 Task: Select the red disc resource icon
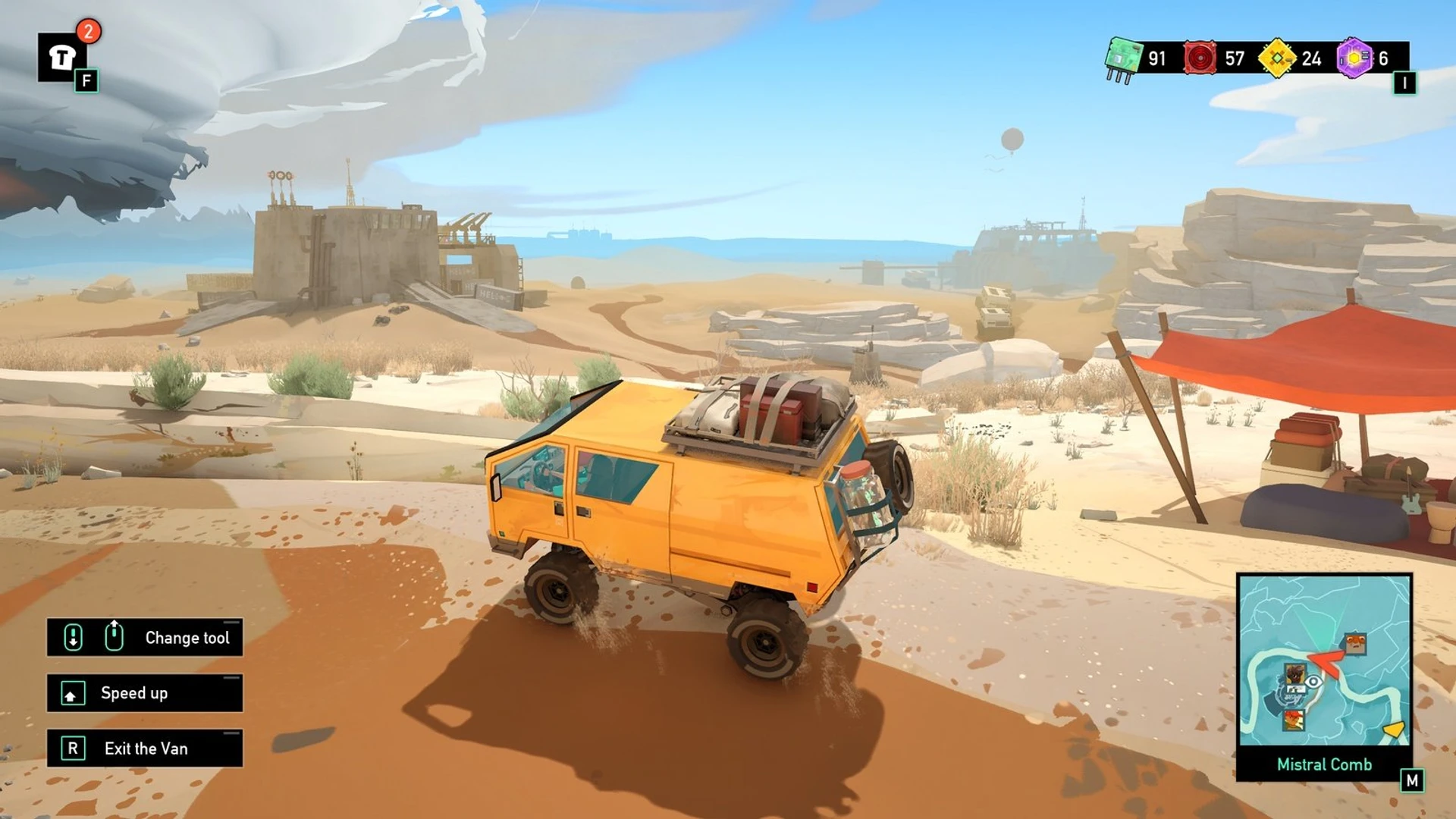pos(1200,58)
